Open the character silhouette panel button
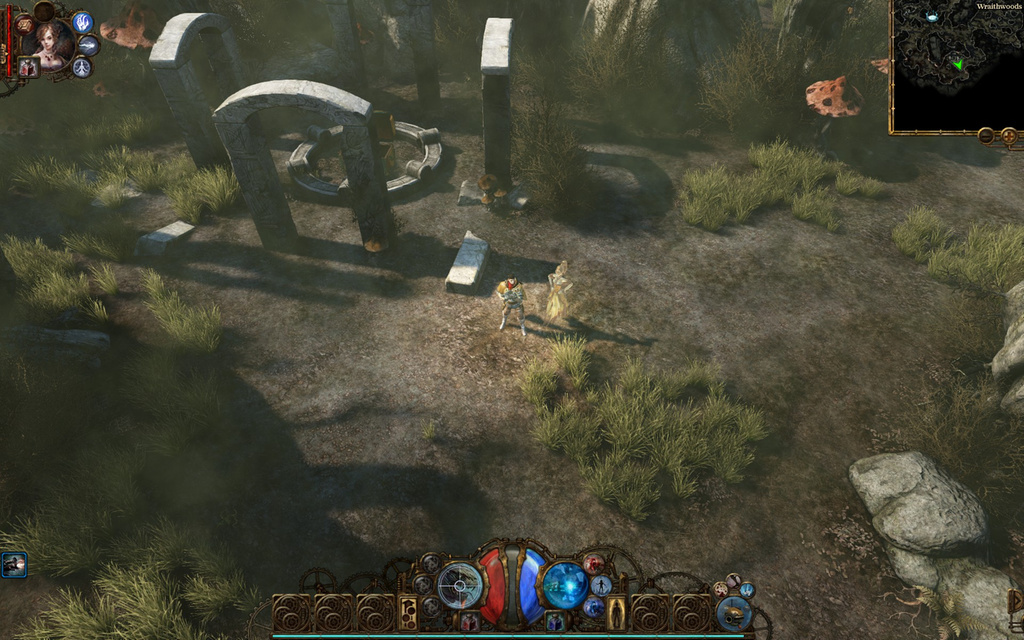 (x=617, y=611)
